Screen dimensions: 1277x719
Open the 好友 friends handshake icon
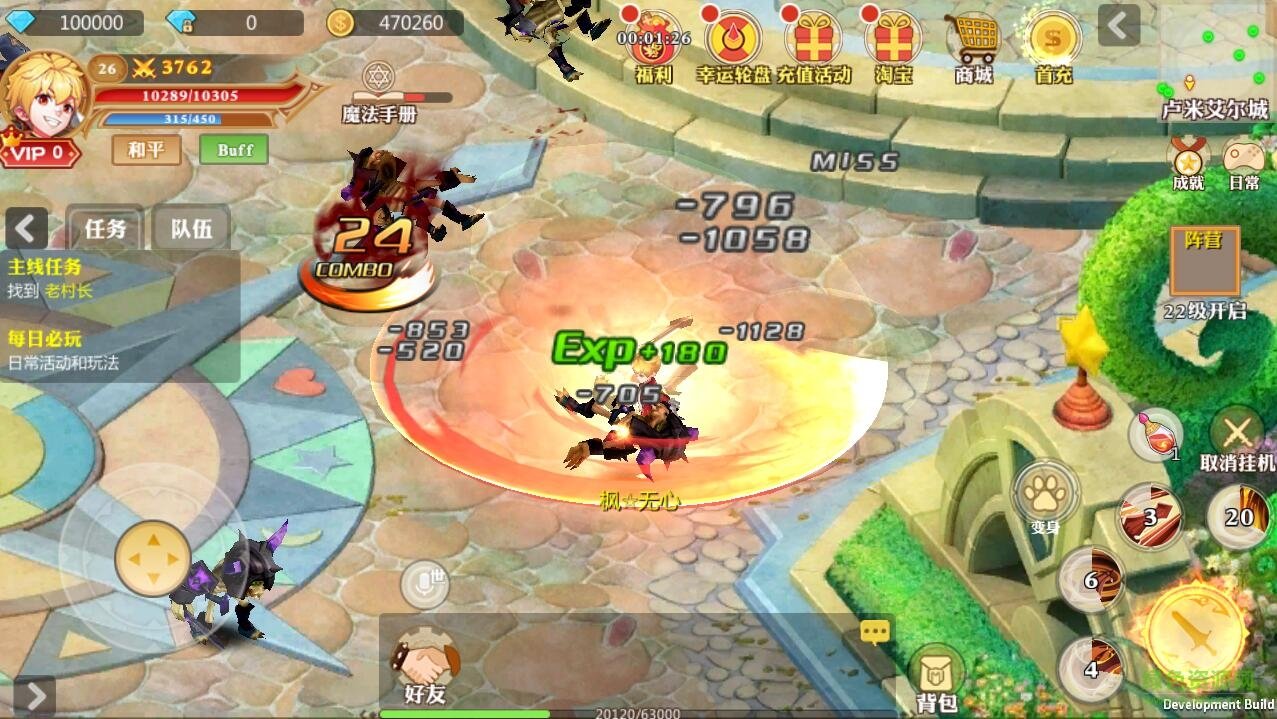pyautogui.click(x=425, y=666)
